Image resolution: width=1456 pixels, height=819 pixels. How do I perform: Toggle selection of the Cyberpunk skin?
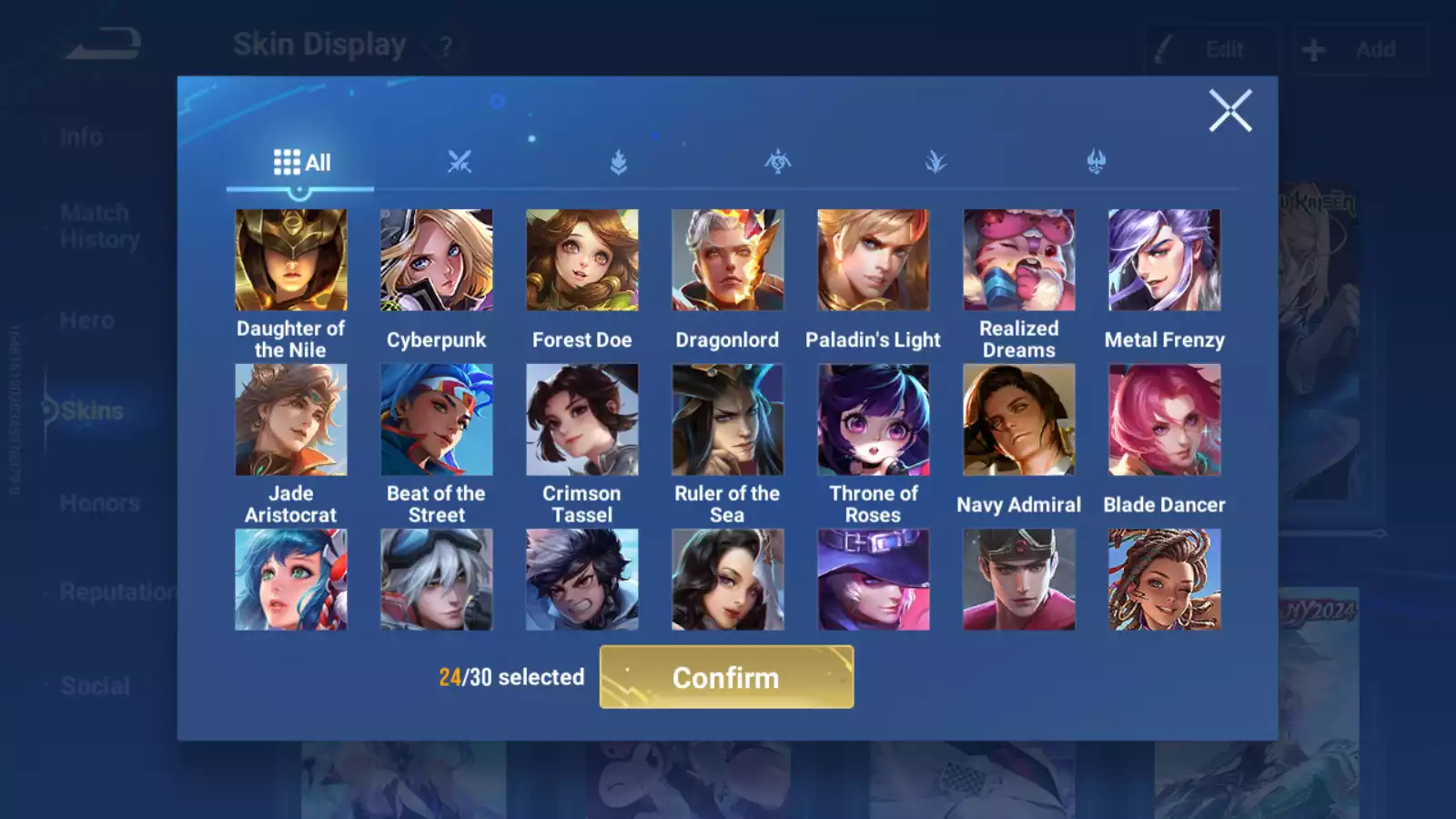coord(437,260)
